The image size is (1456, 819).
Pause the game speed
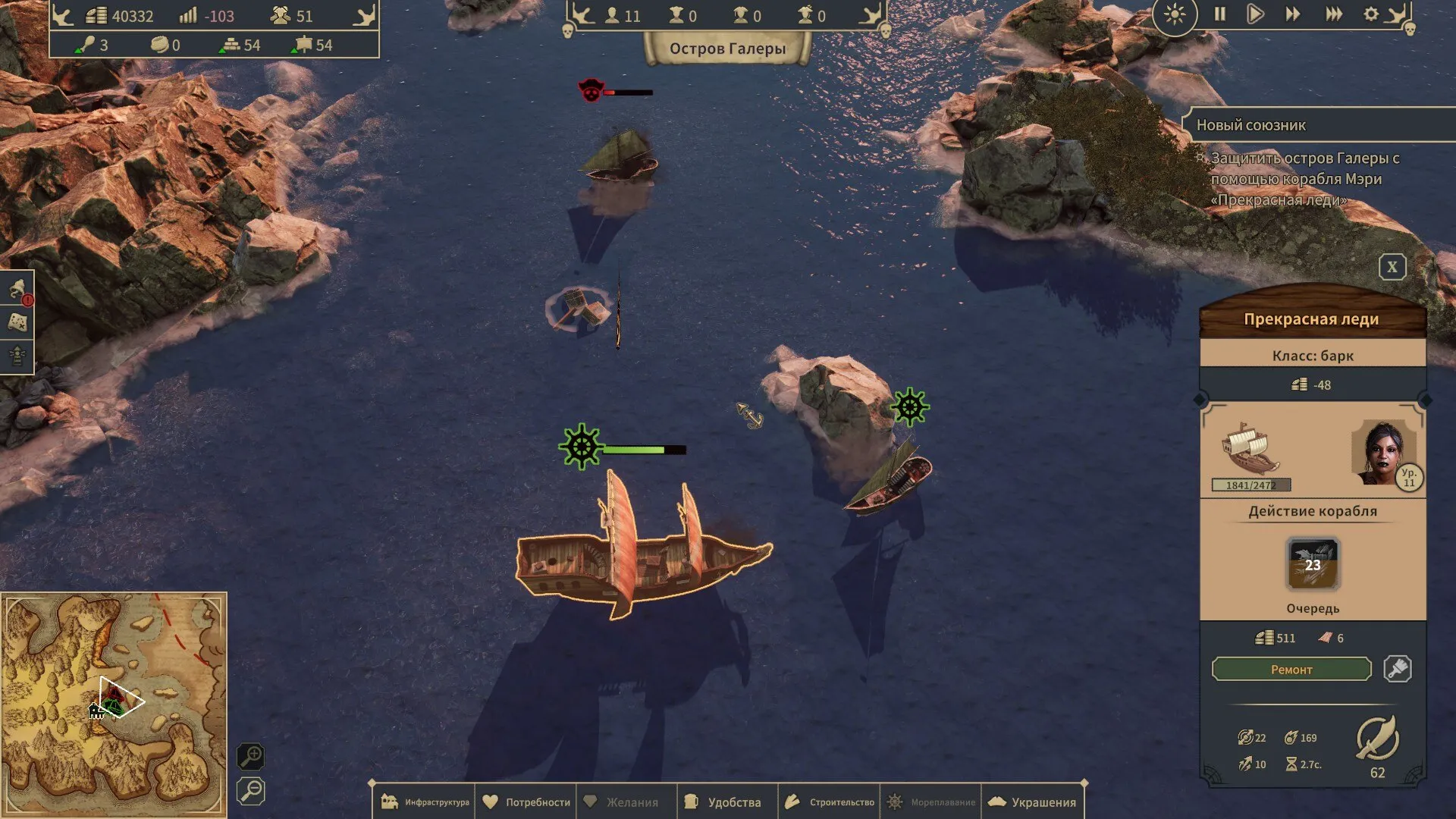(x=1219, y=14)
